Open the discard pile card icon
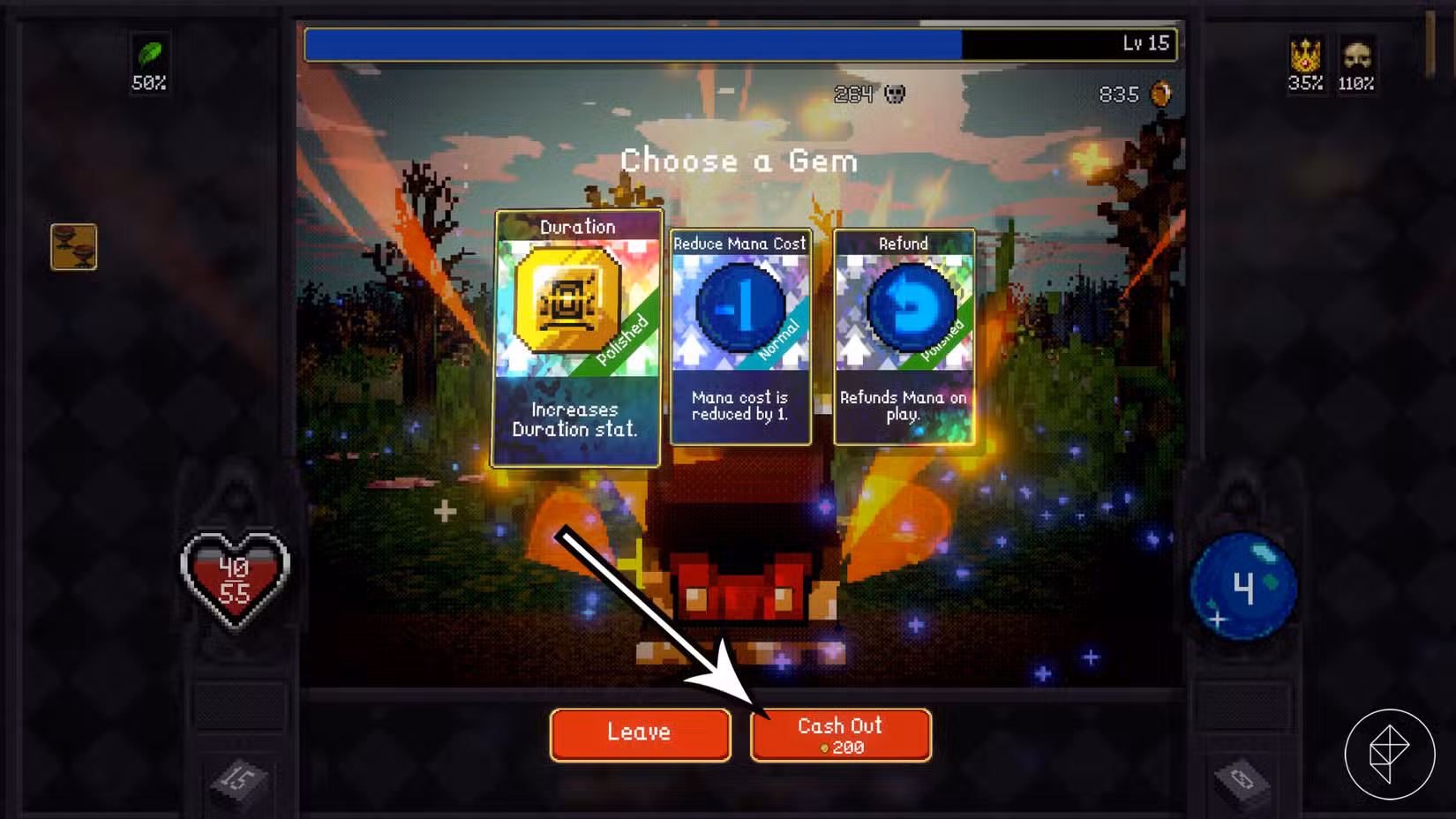 coord(1242,779)
